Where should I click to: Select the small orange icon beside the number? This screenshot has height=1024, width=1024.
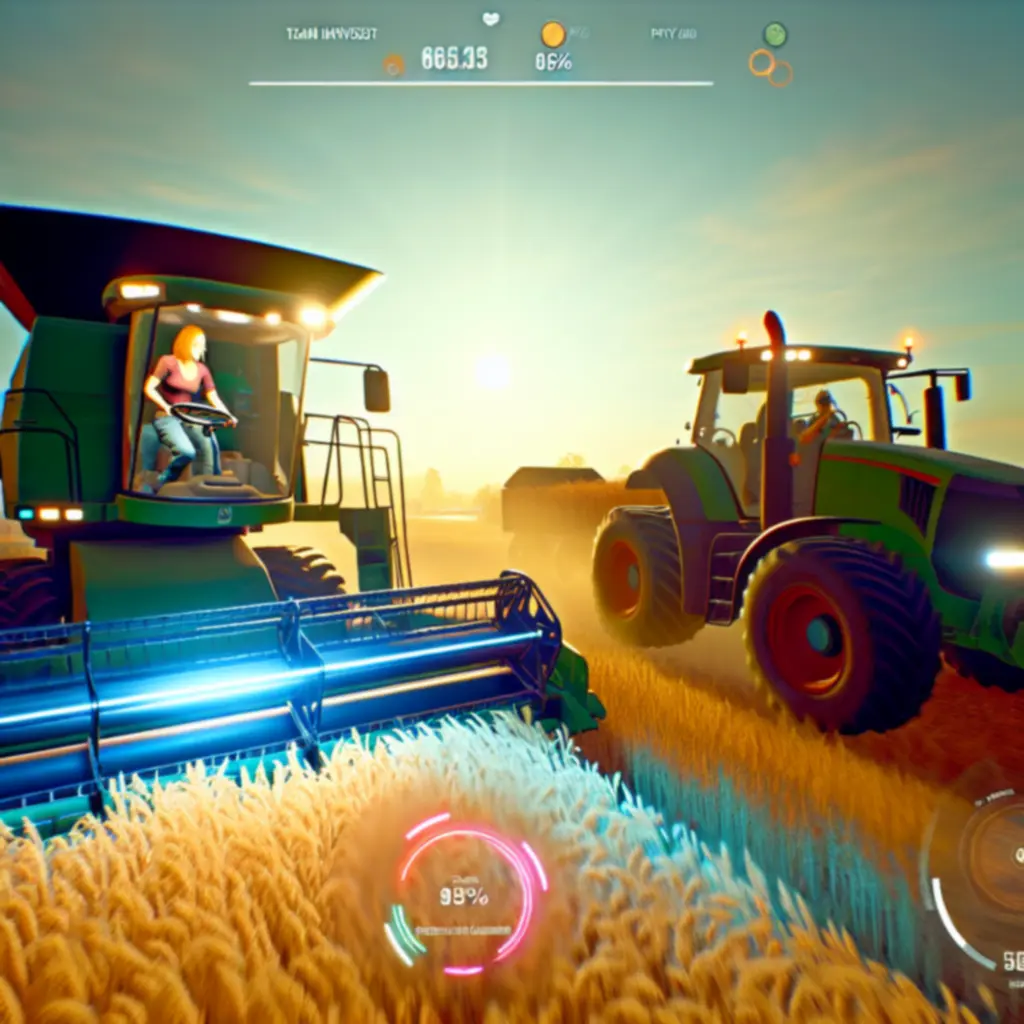(x=394, y=65)
